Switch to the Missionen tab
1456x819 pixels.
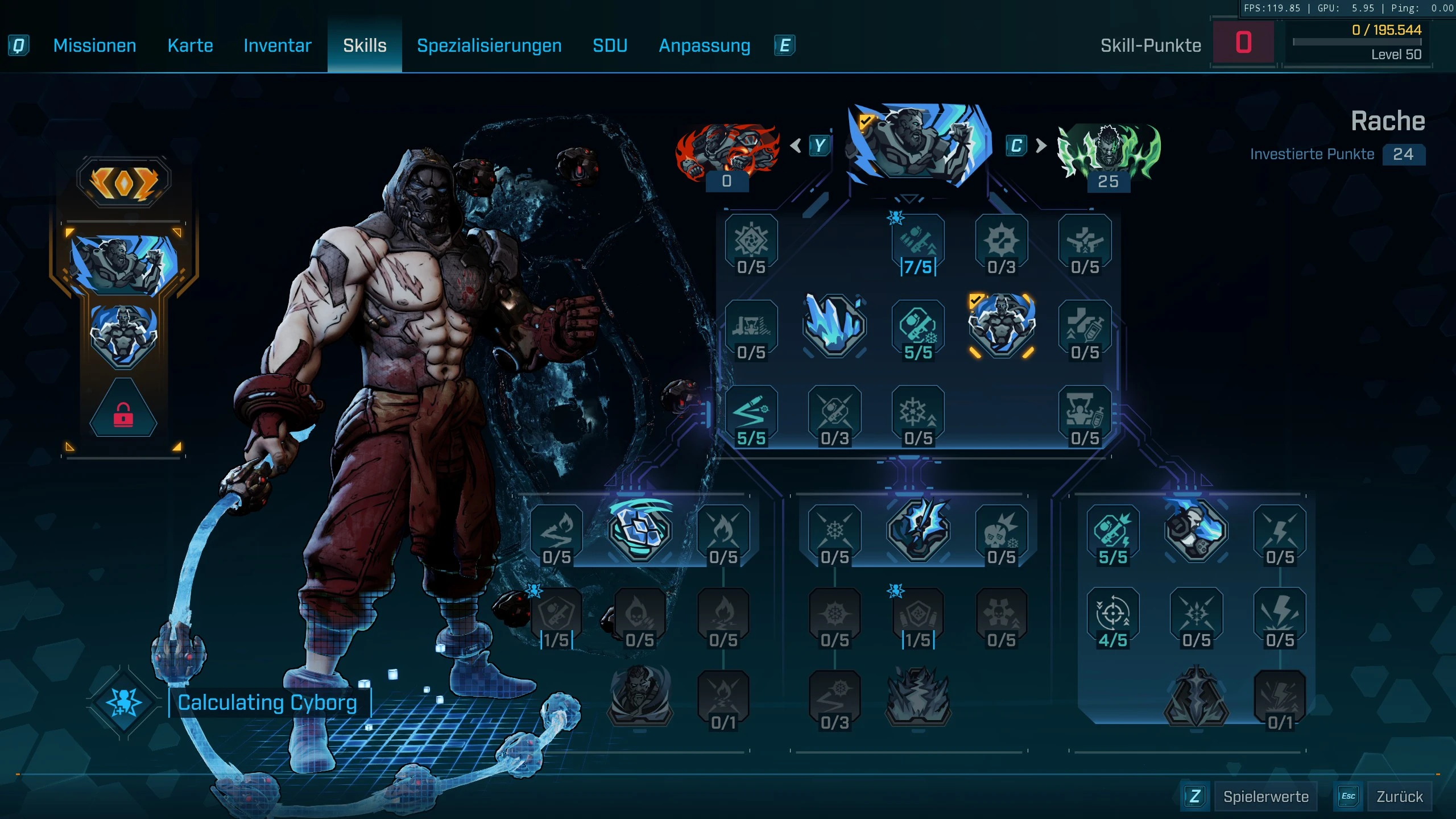click(94, 45)
